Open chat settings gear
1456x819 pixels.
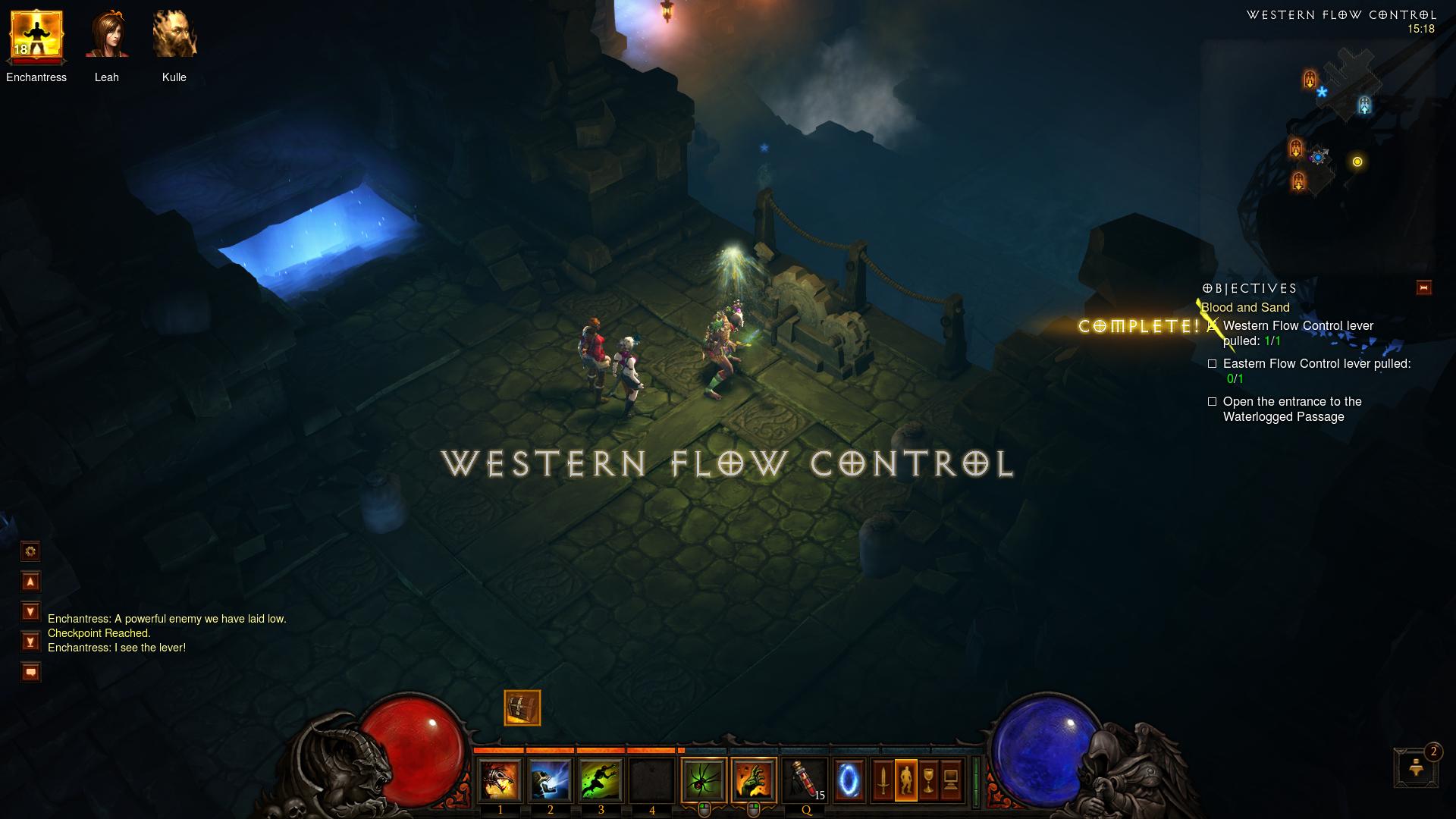coord(30,551)
